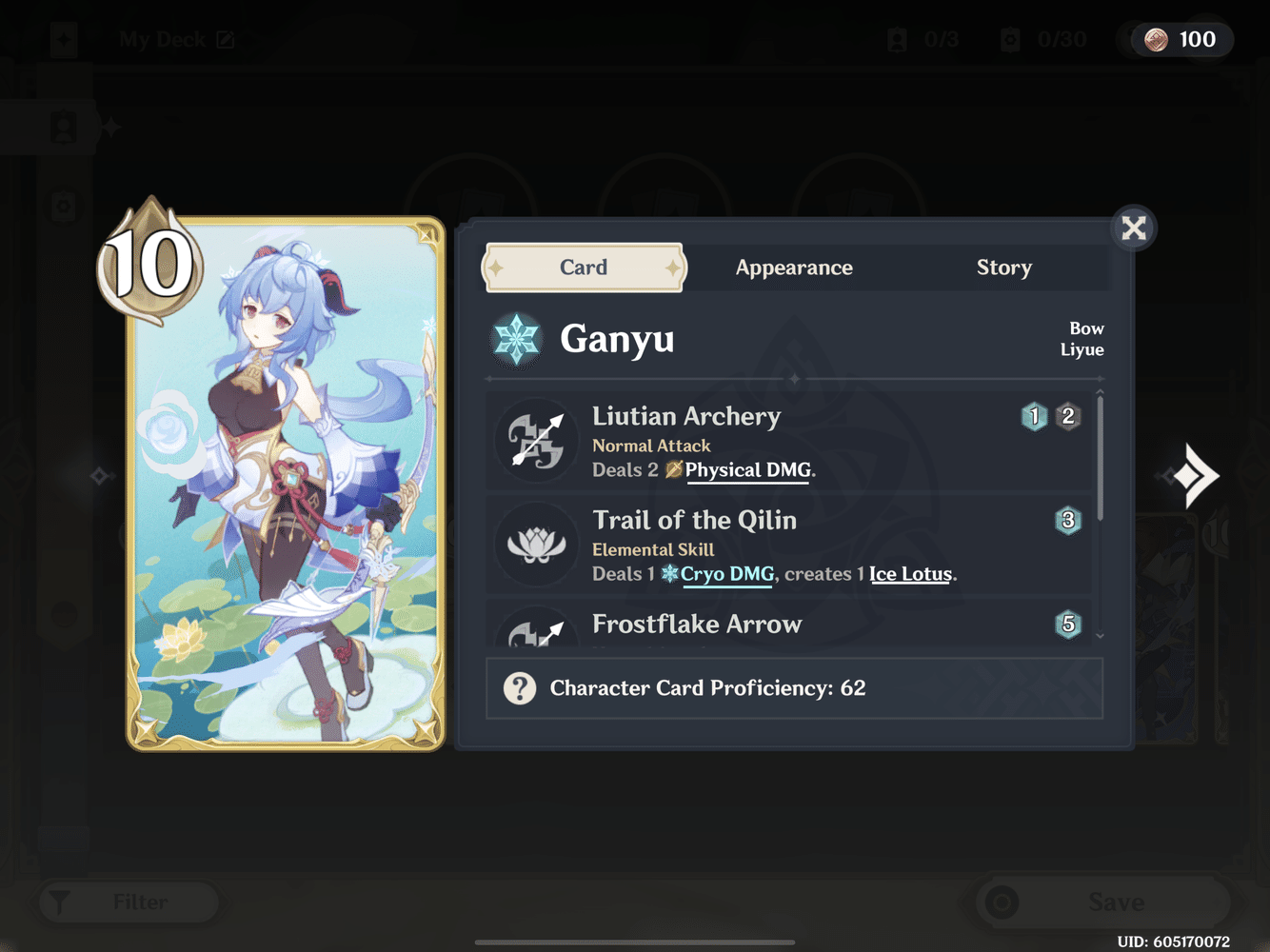This screenshot has width=1270, height=952.
Task: Open the Story tab
Action: click(x=1003, y=268)
